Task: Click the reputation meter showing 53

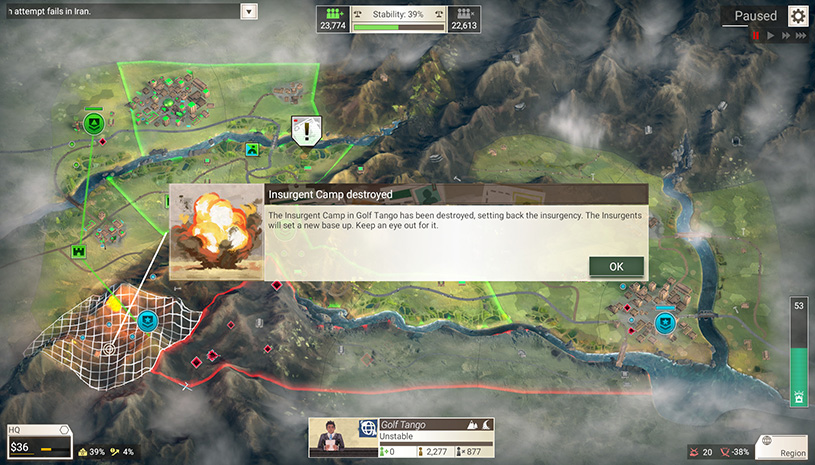Action: click(798, 352)
